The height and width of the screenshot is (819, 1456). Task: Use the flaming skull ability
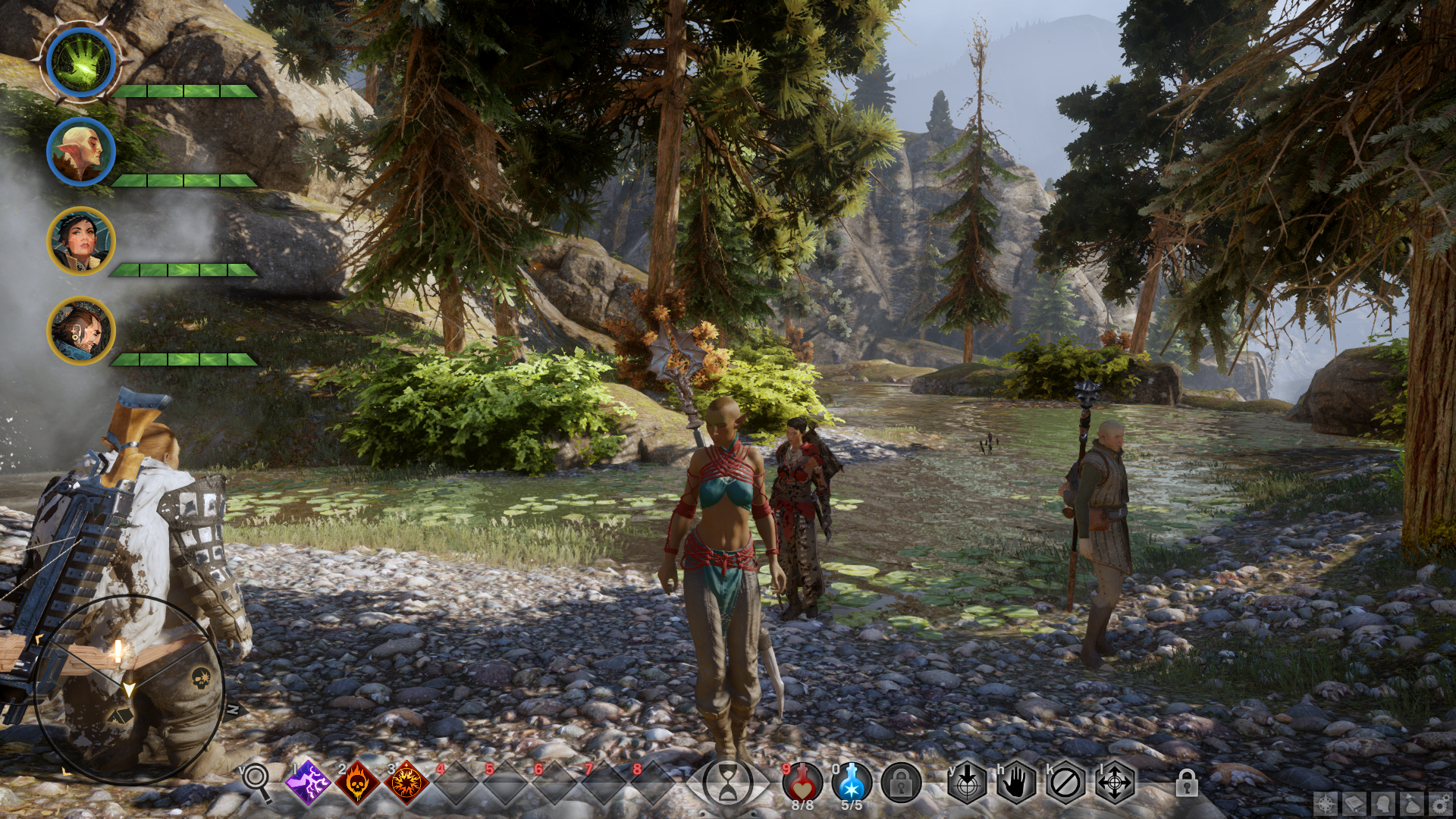357,781
